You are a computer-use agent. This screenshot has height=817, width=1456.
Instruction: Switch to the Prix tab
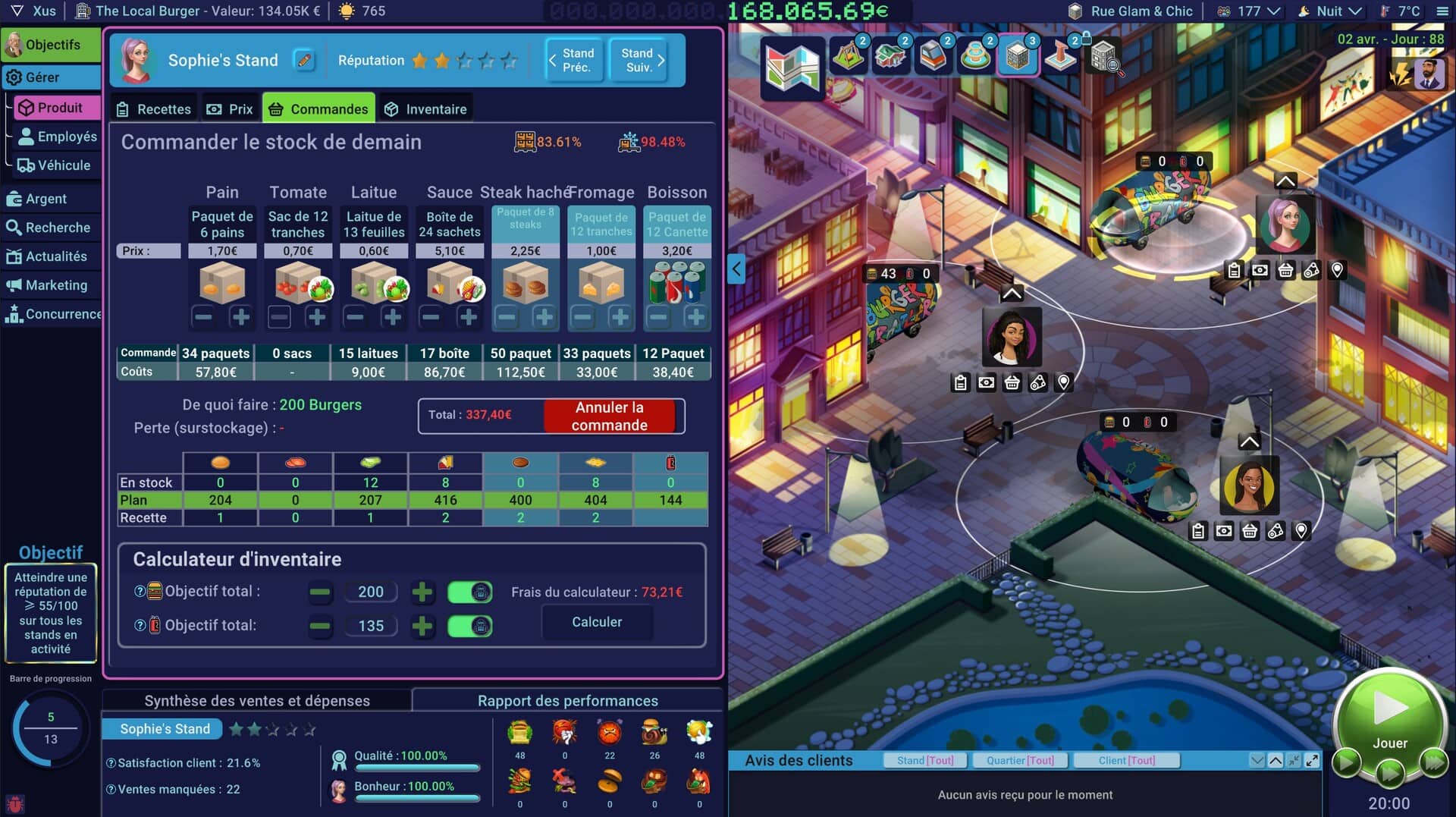pyautogui.click(x=231, y=109)
